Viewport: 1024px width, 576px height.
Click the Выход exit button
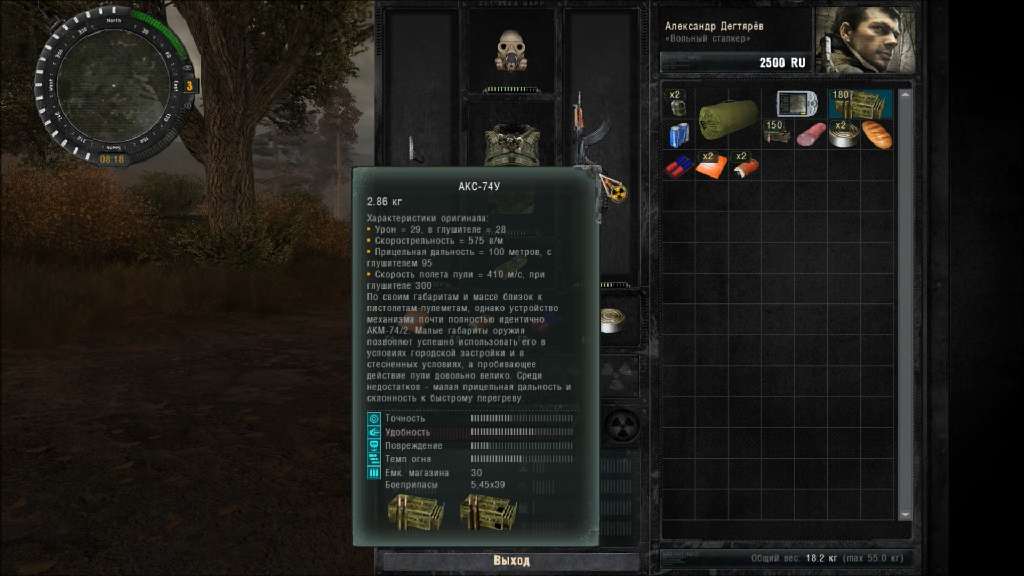pyautogui.click(x=511, y=560)
